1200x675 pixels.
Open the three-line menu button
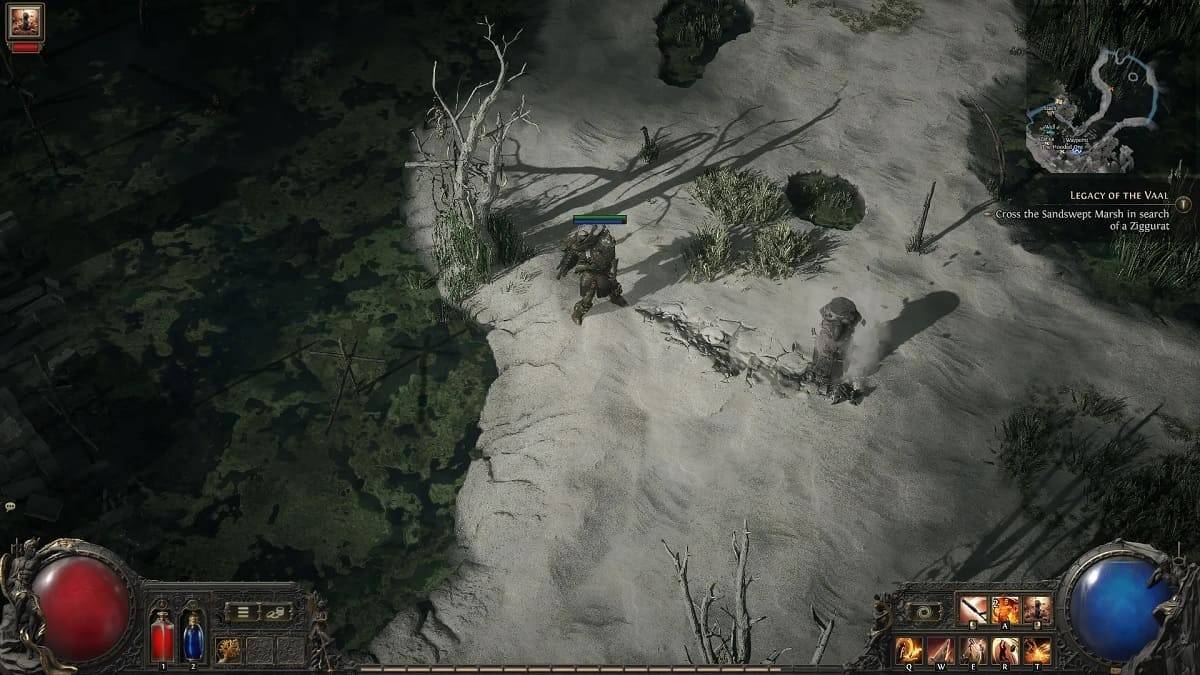[x=241, y=612]
